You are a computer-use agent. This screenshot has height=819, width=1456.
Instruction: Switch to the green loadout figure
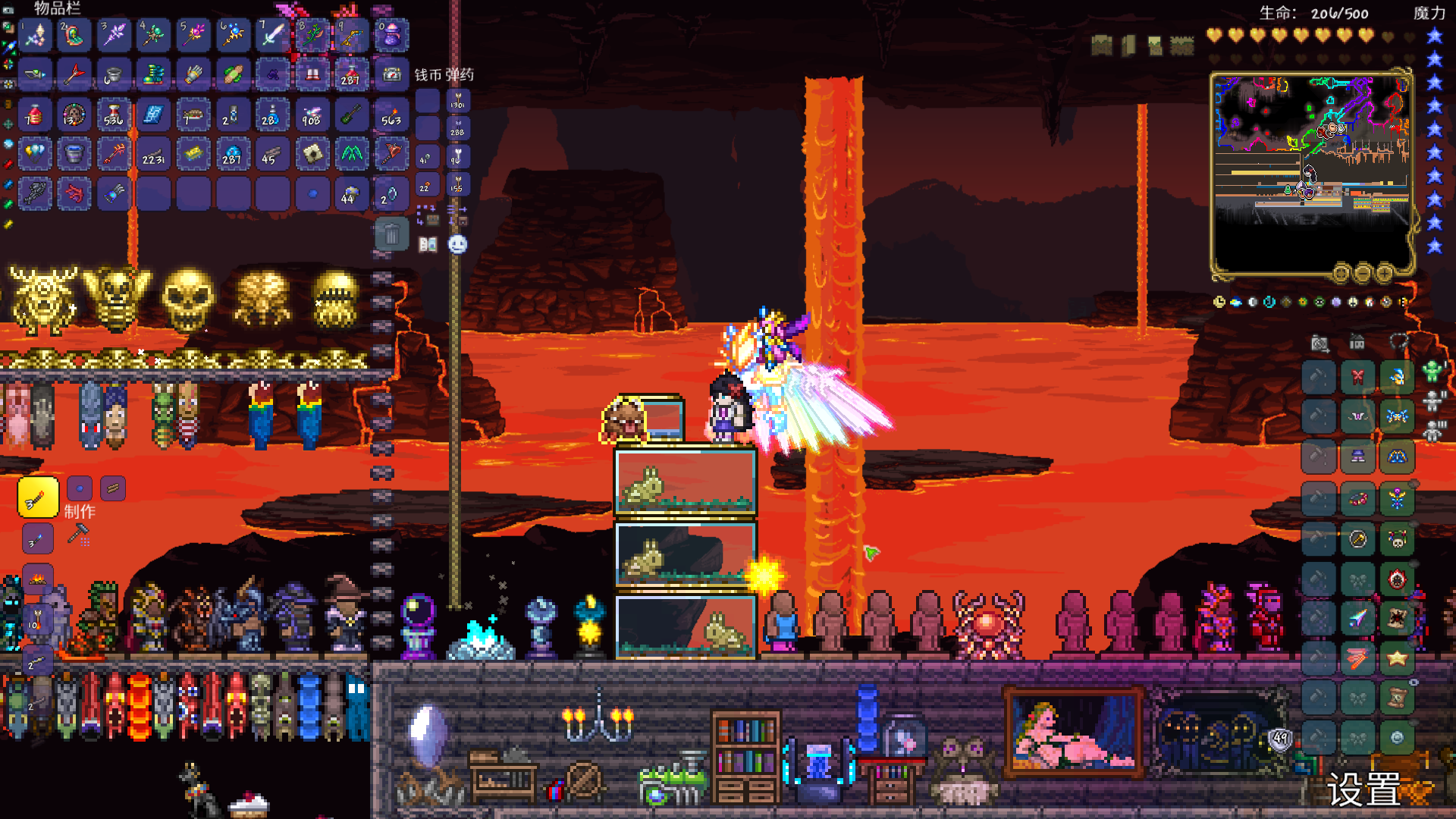point(1432,372)
